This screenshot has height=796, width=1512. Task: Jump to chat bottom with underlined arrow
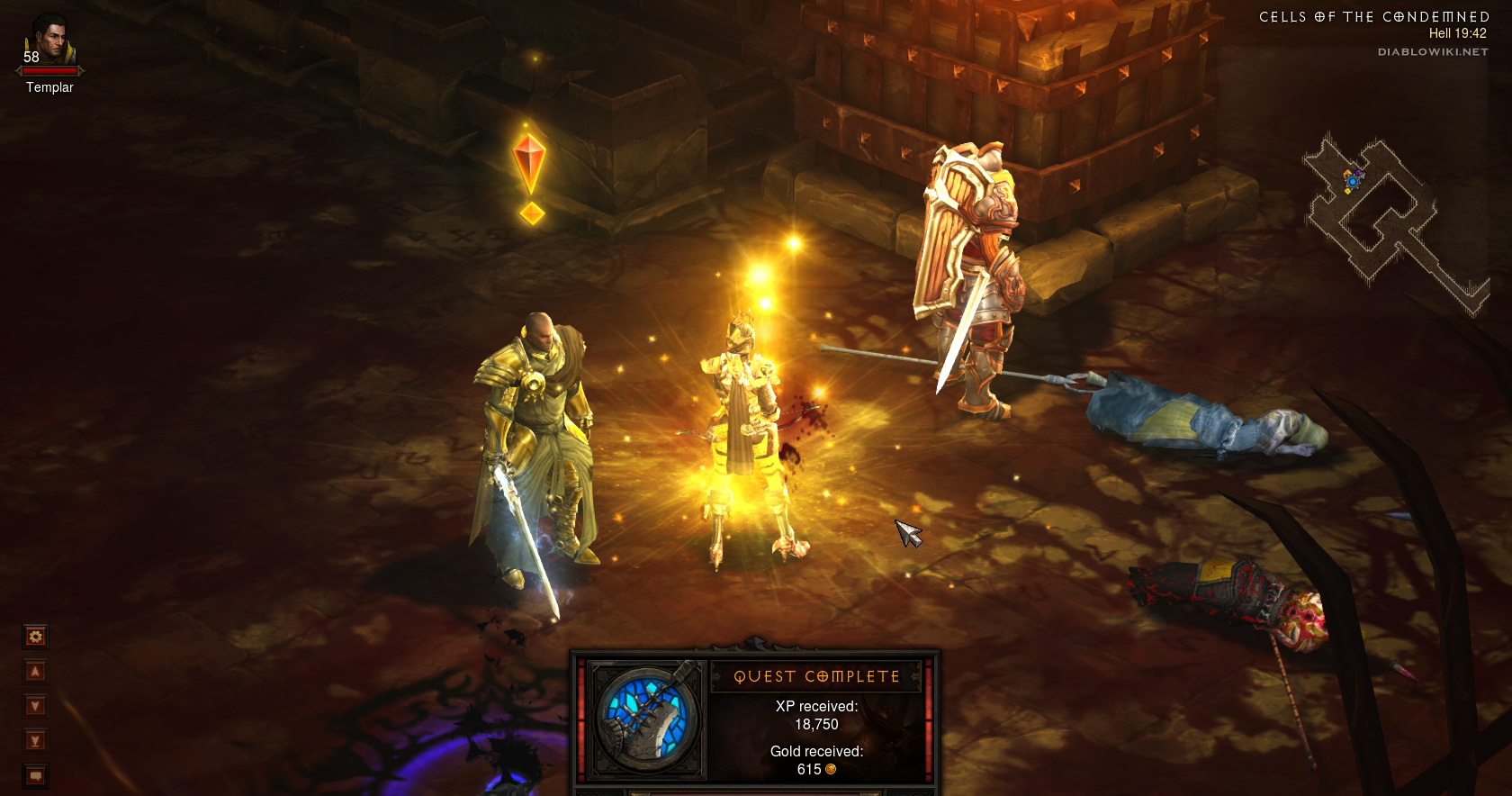point(36,741)
